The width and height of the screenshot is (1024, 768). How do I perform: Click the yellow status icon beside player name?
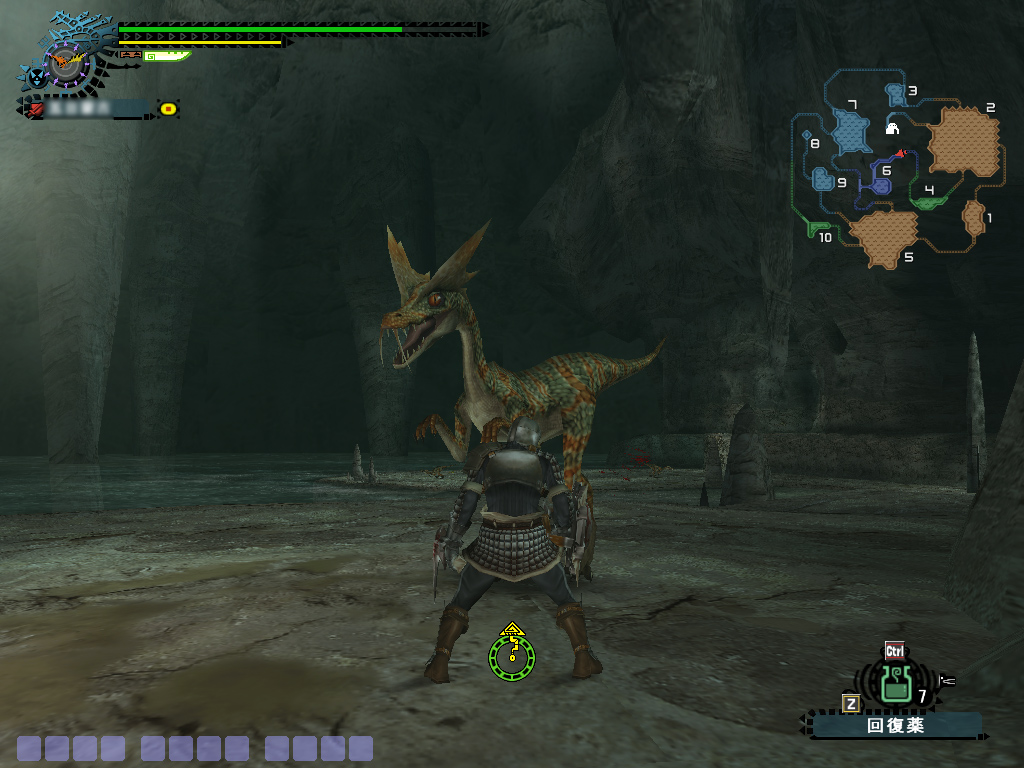point(168,108)
